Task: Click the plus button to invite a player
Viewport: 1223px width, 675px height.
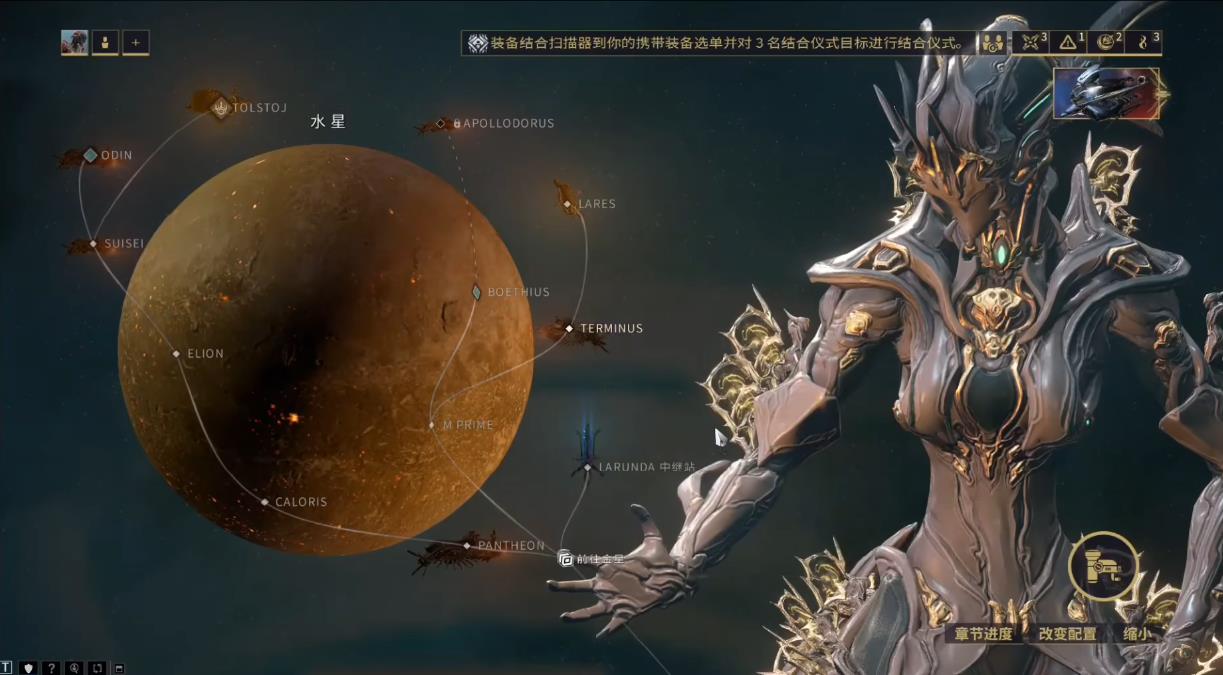Action: [x=135, y=42]
